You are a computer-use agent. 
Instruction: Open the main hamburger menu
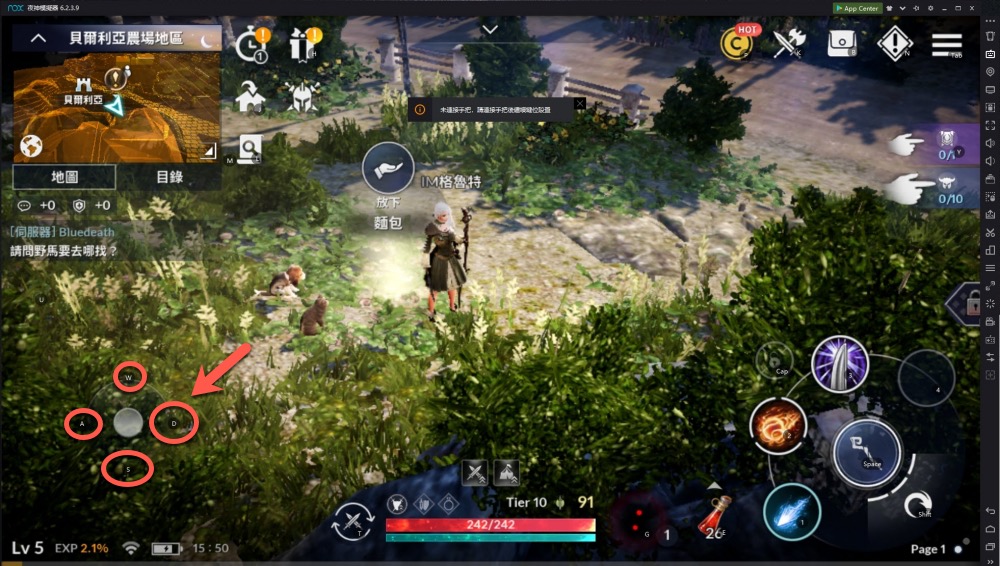(946, 43)
